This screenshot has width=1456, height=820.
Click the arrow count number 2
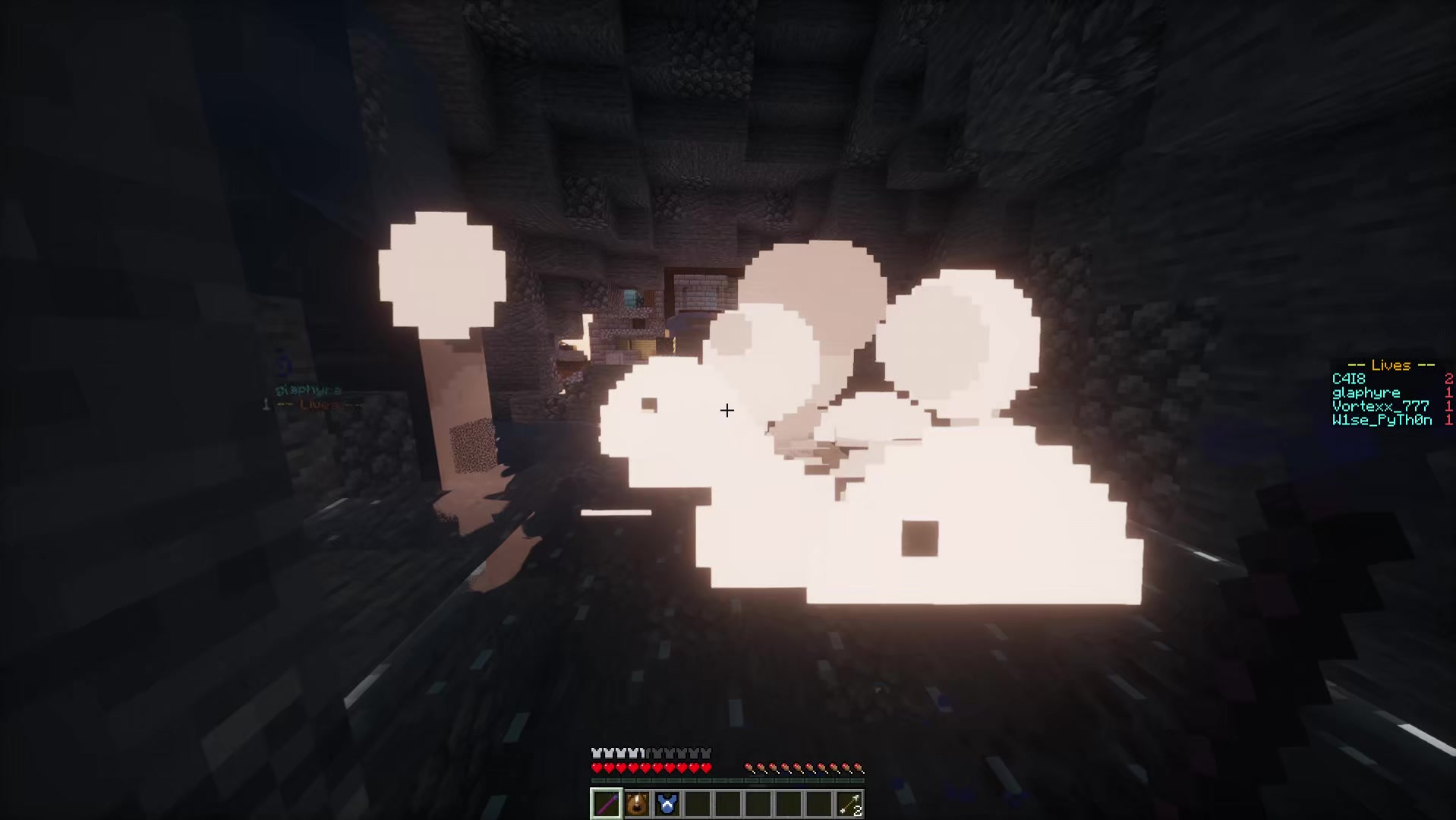[x=858, y=811]
